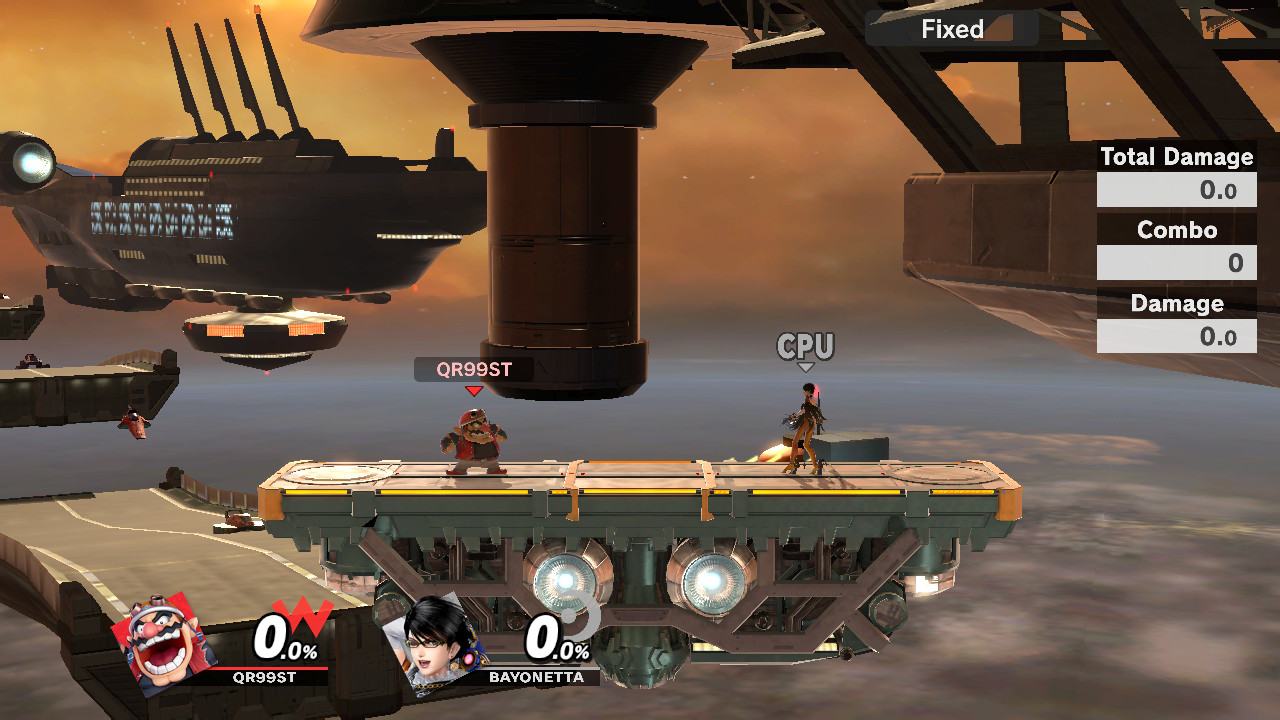Image resolution: width=1280 pixels, height=720 pixels.
Task: Toggle the Fixed camera label
Action: pyautogui.click(x=952, y=29)
